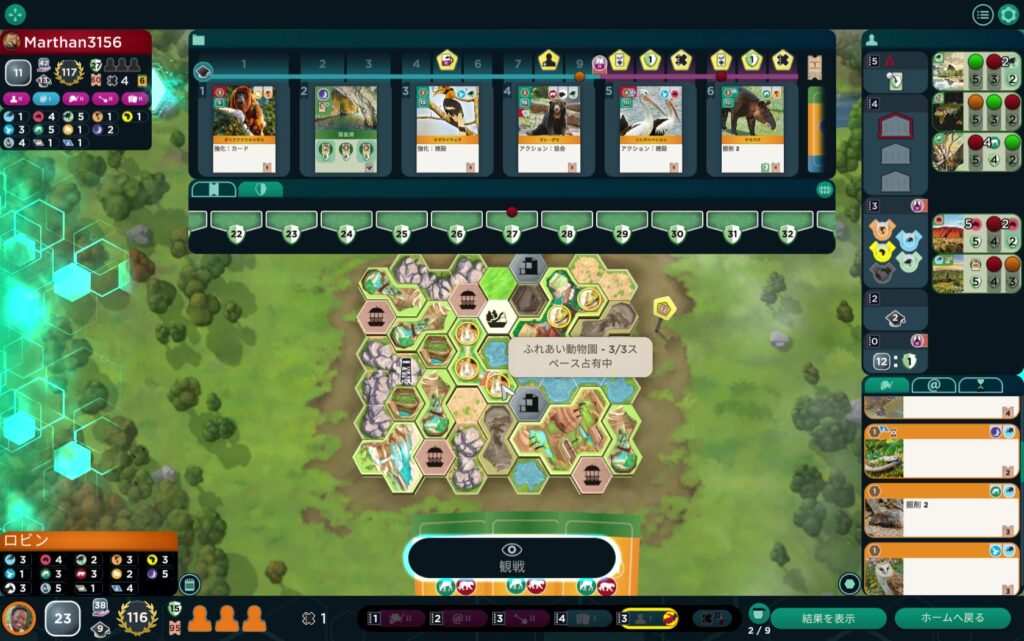This screenshot has height=641, width=1024.
Task: Click the 結果を表示 (show results) button
Action: [x=828, y=618]
